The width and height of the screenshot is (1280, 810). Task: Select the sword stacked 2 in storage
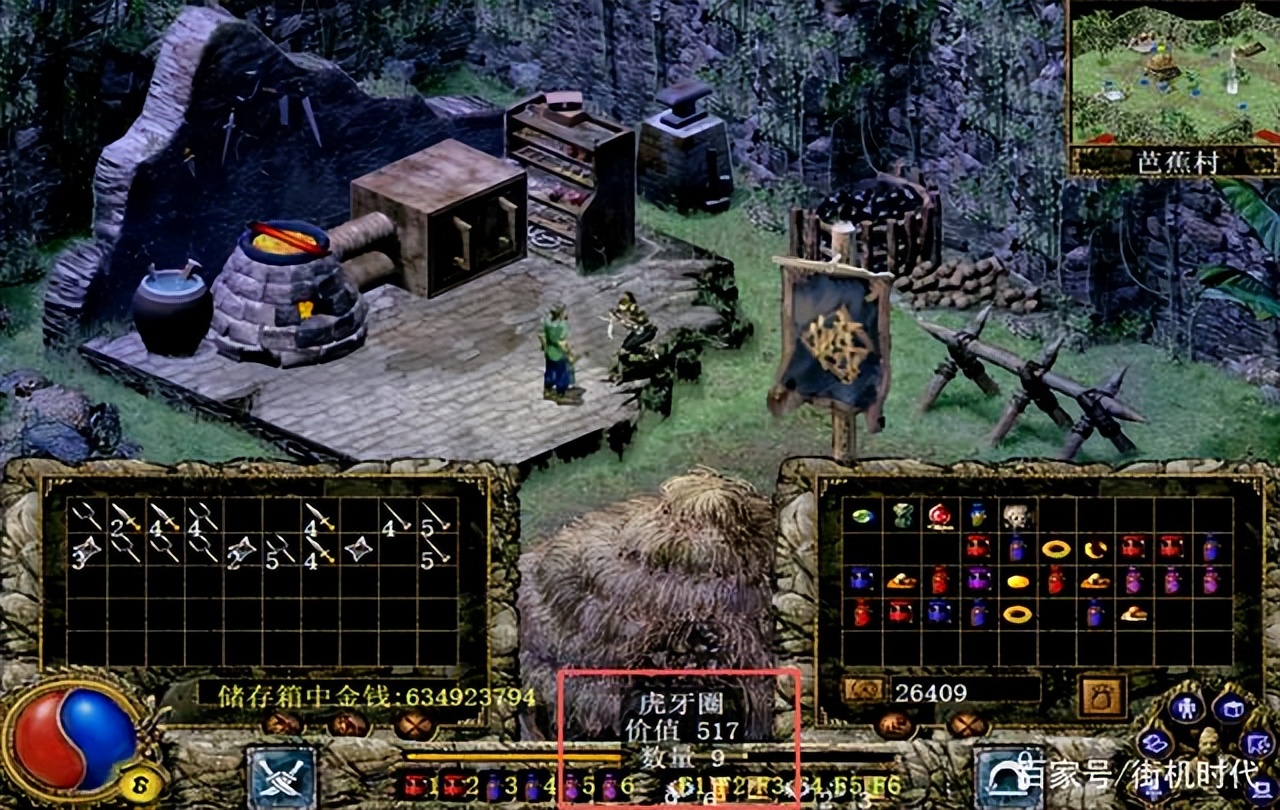tap(125, 517)
